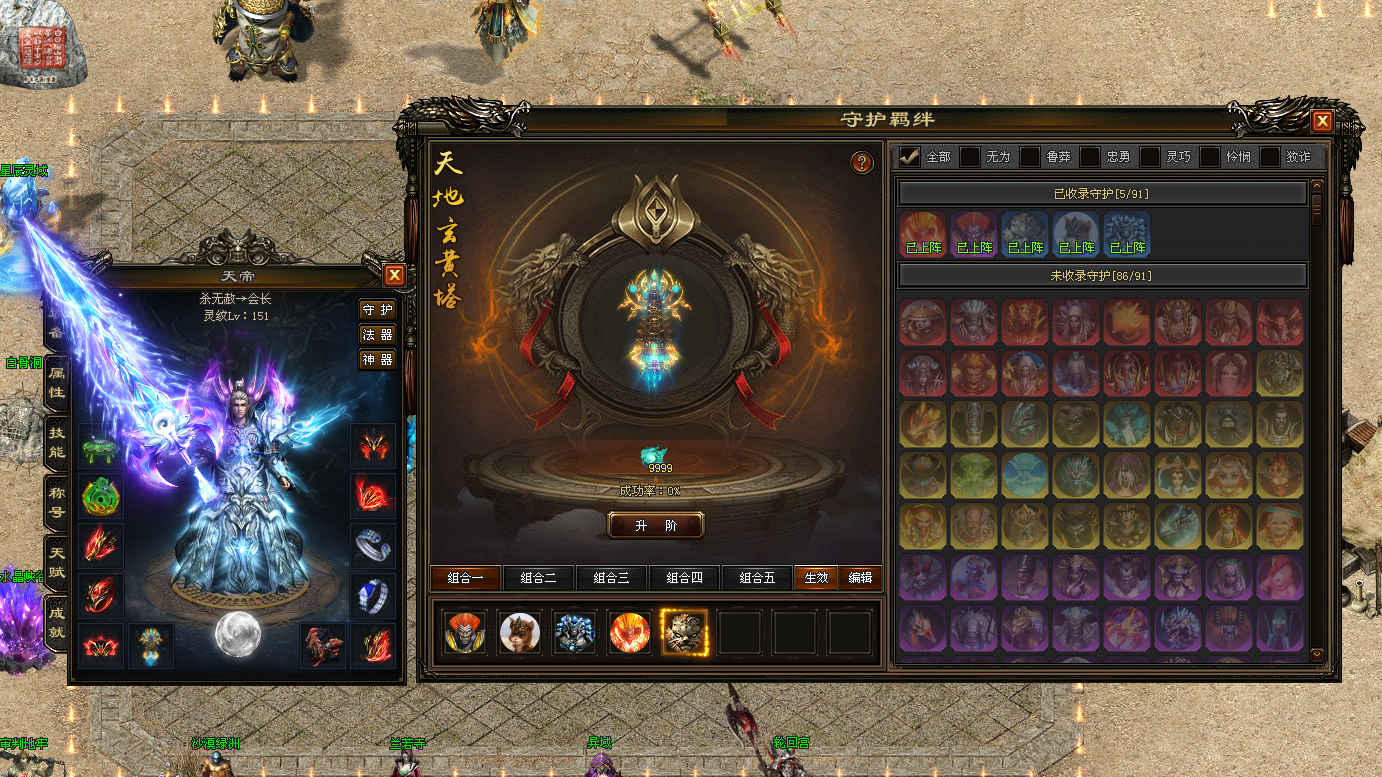Image resolution: width=1382 pixels, height=777 pixels.
Task: Click the 升阶 upgrade button
Action: tap(656, 525)
